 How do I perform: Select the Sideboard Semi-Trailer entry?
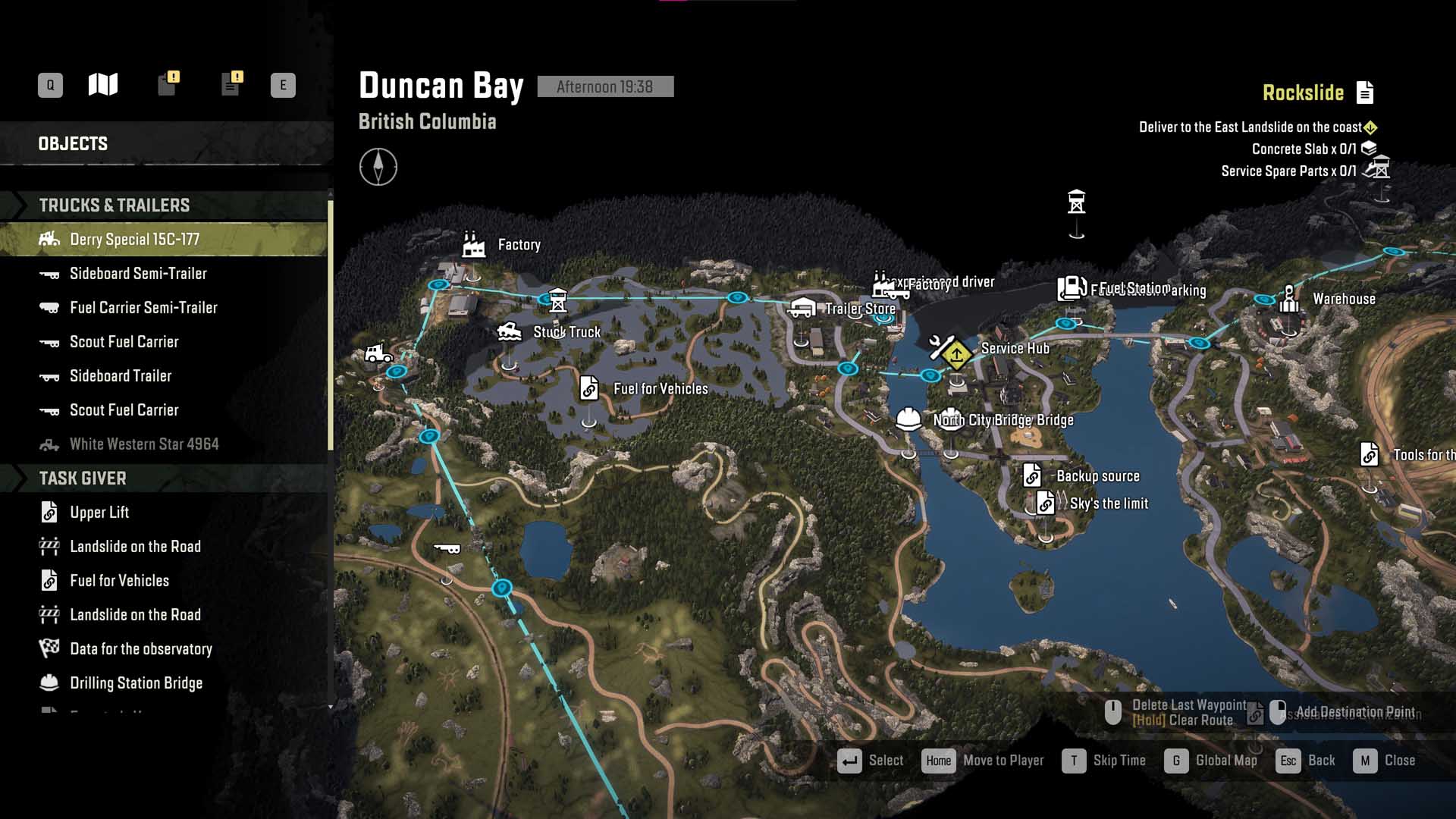138,274
